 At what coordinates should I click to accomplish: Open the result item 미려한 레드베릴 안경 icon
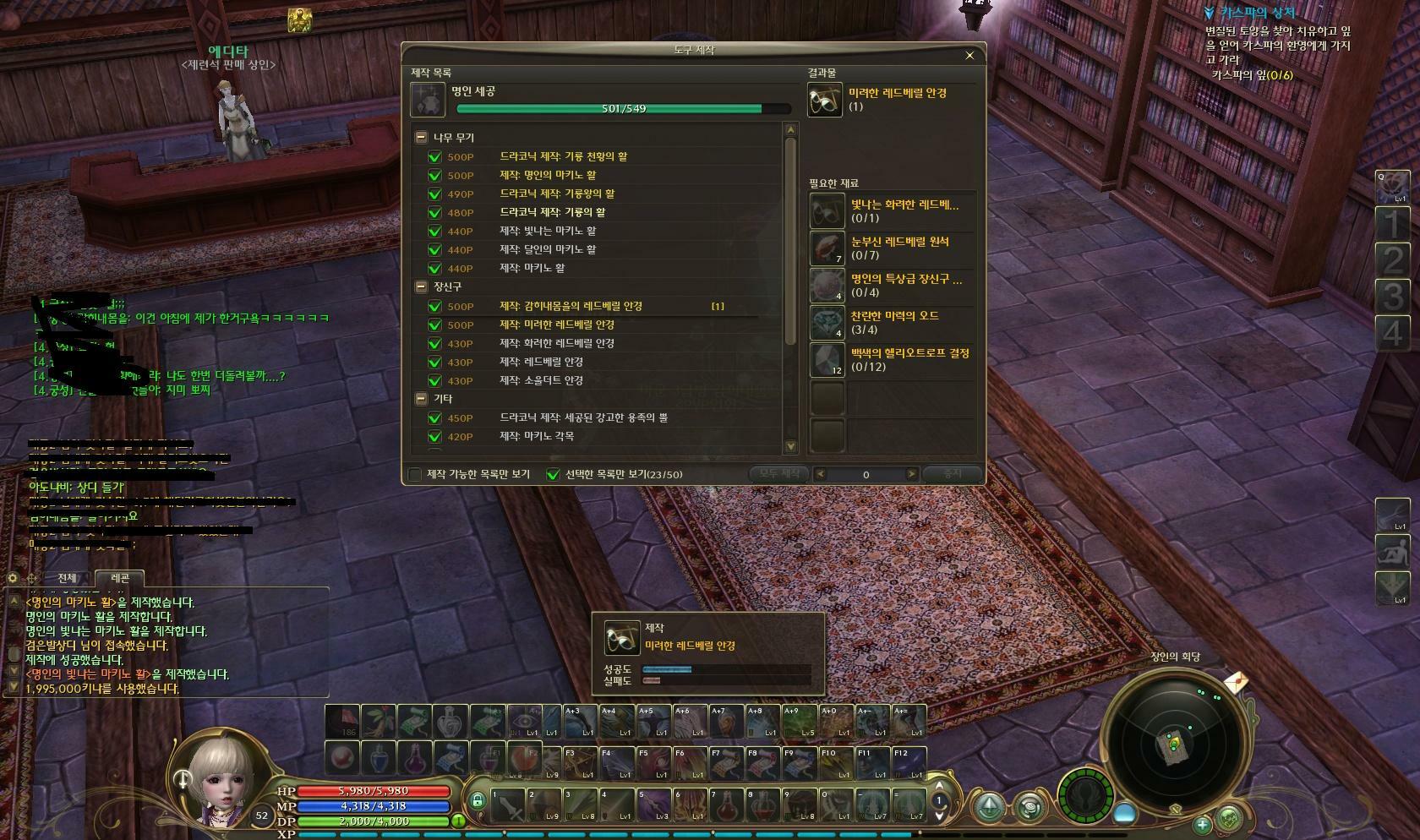pyautogui.click(x=825, y=100)
